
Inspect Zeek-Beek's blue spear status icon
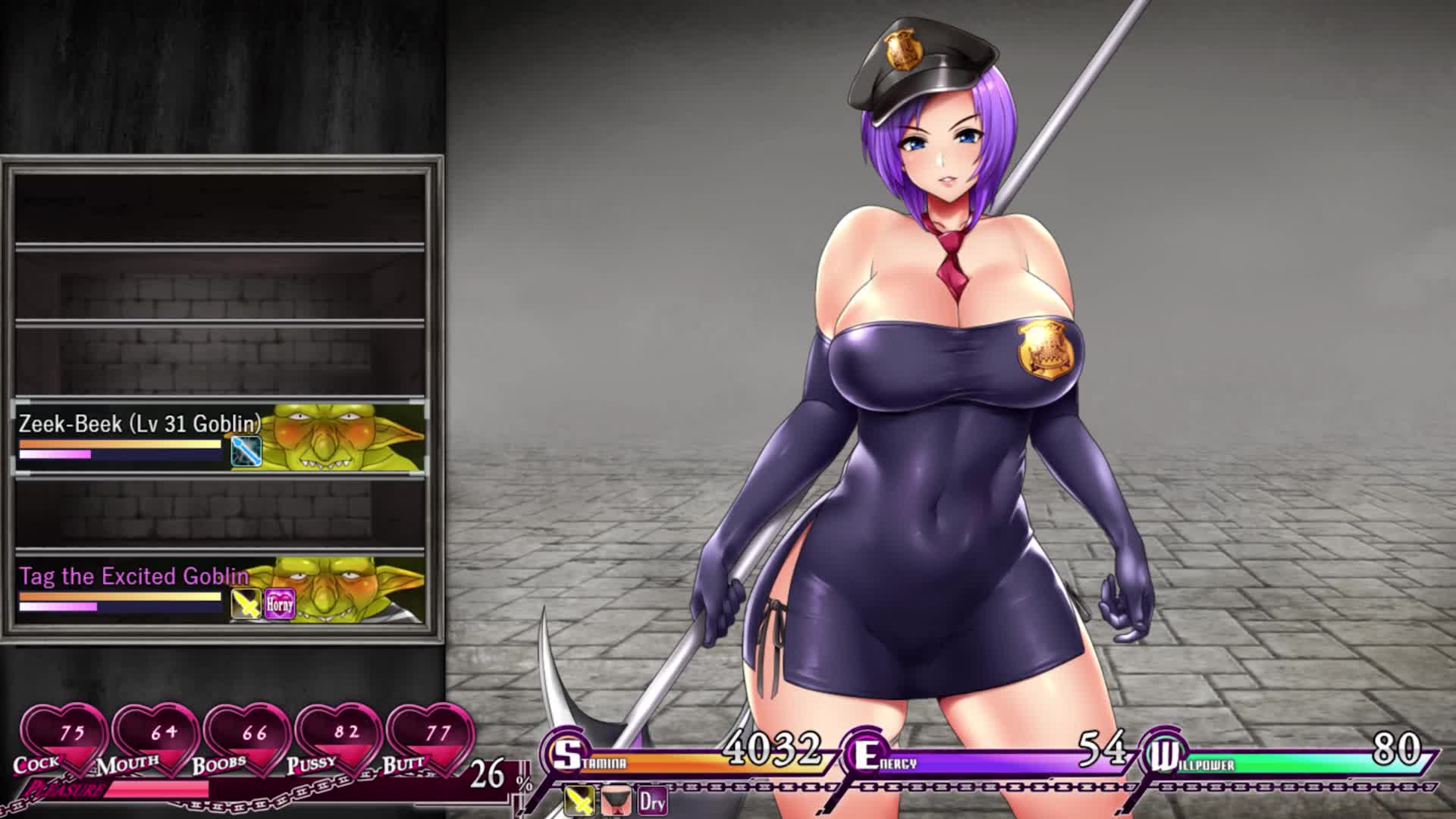[246, 450]
